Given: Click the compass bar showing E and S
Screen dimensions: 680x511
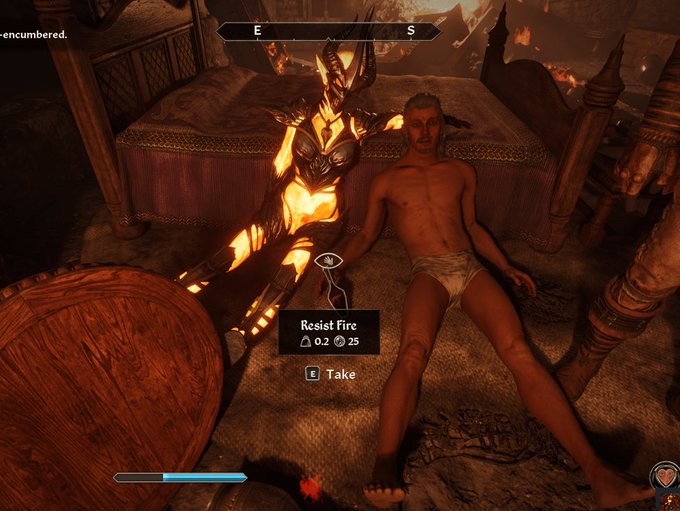Looking at the screenshot, I should 329,31.
